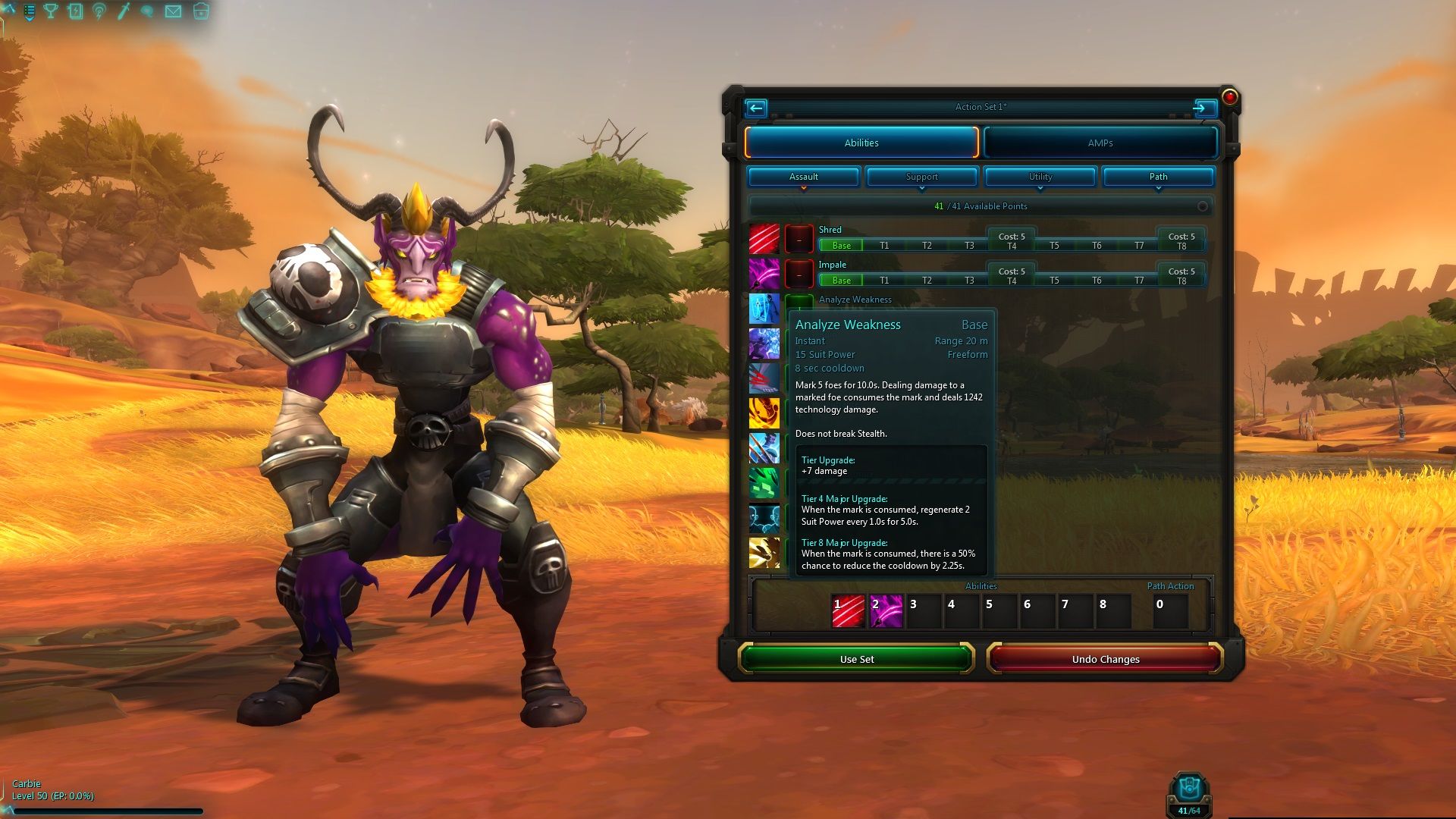View the Path ability category
Viewport: 1456px width, 819px height.
click(1158, 177)
